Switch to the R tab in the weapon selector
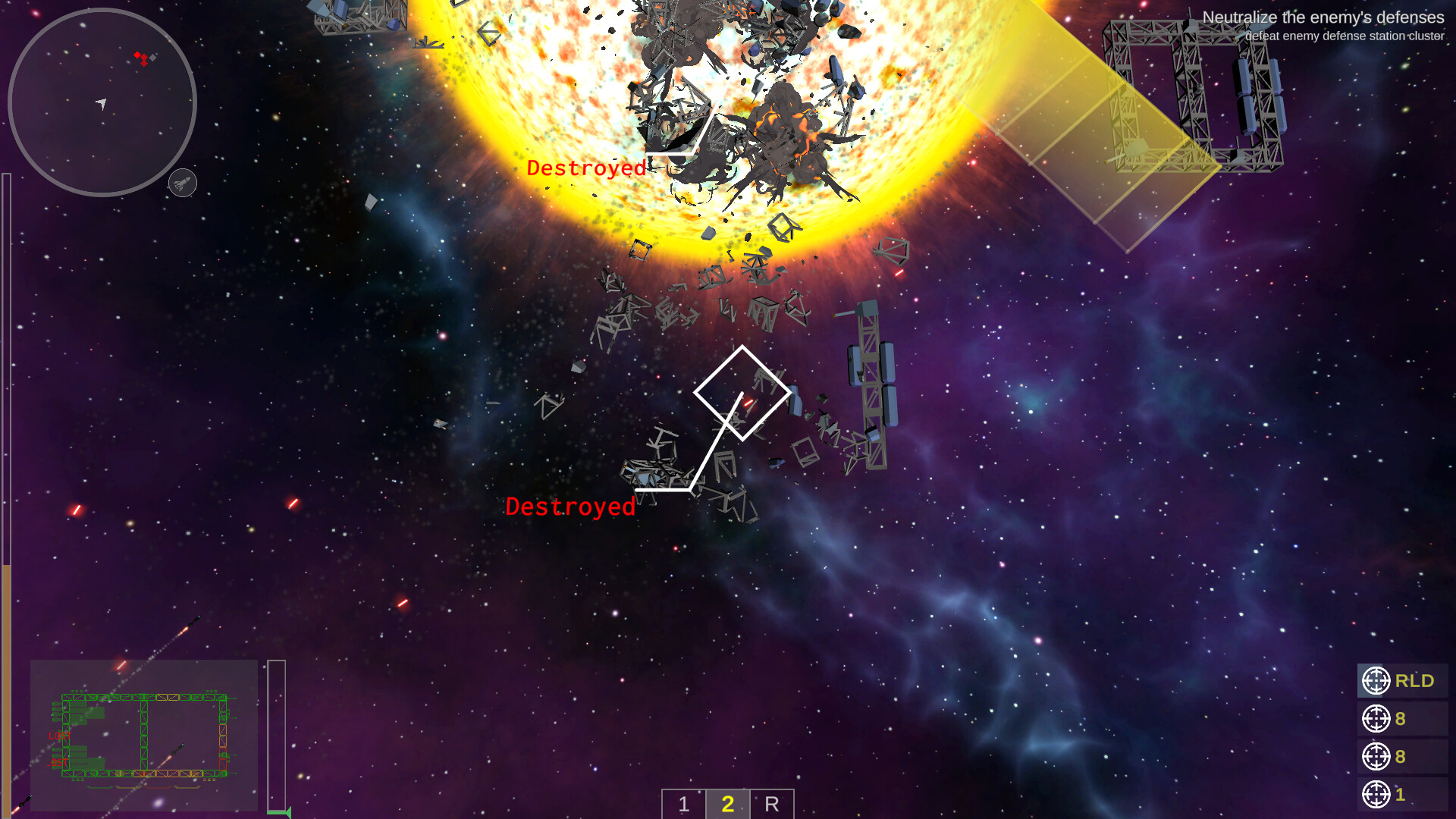 coord(772,805)
